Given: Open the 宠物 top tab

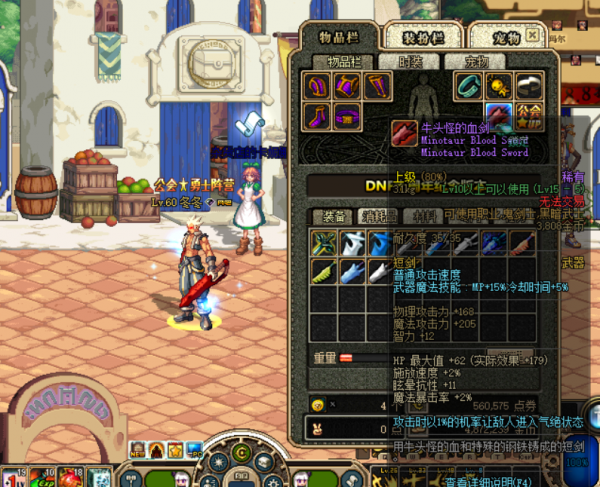Looking at the screenshot, I should click(x=506, y=37).
